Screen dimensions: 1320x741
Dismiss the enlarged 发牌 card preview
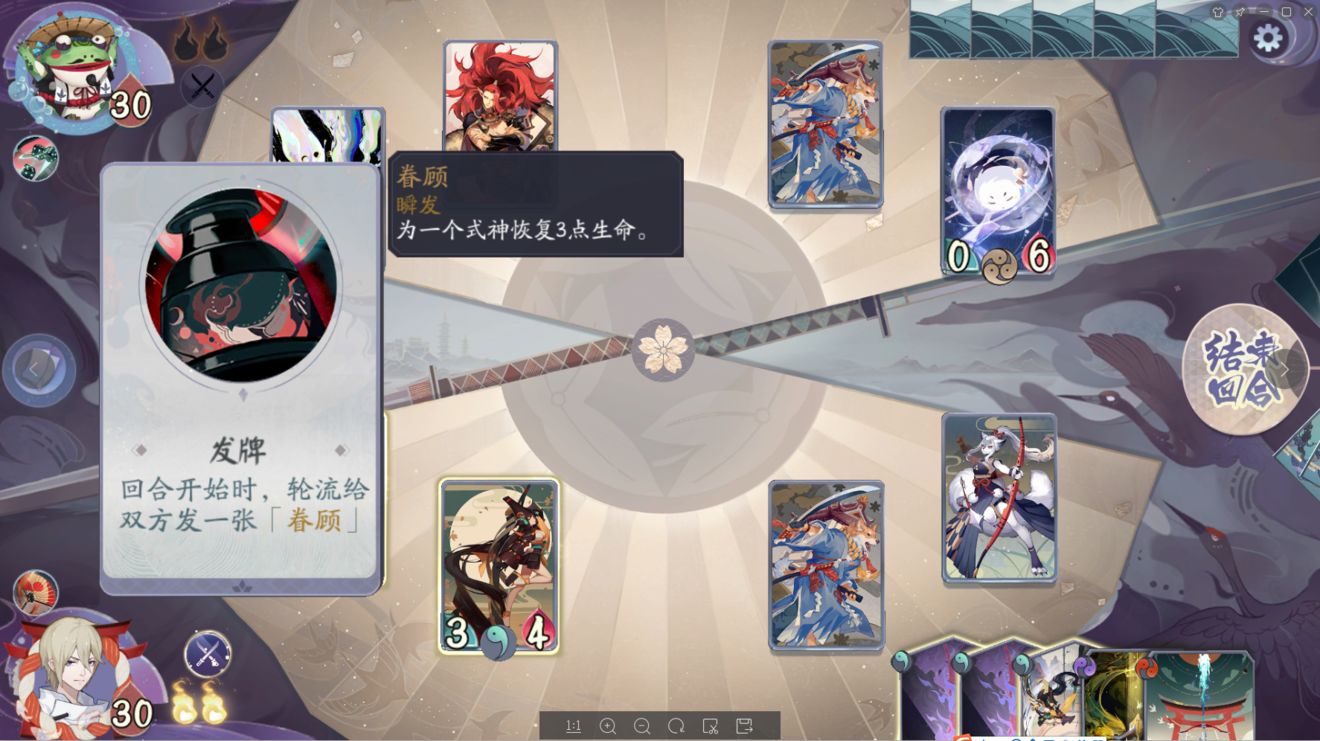[240, 380]
